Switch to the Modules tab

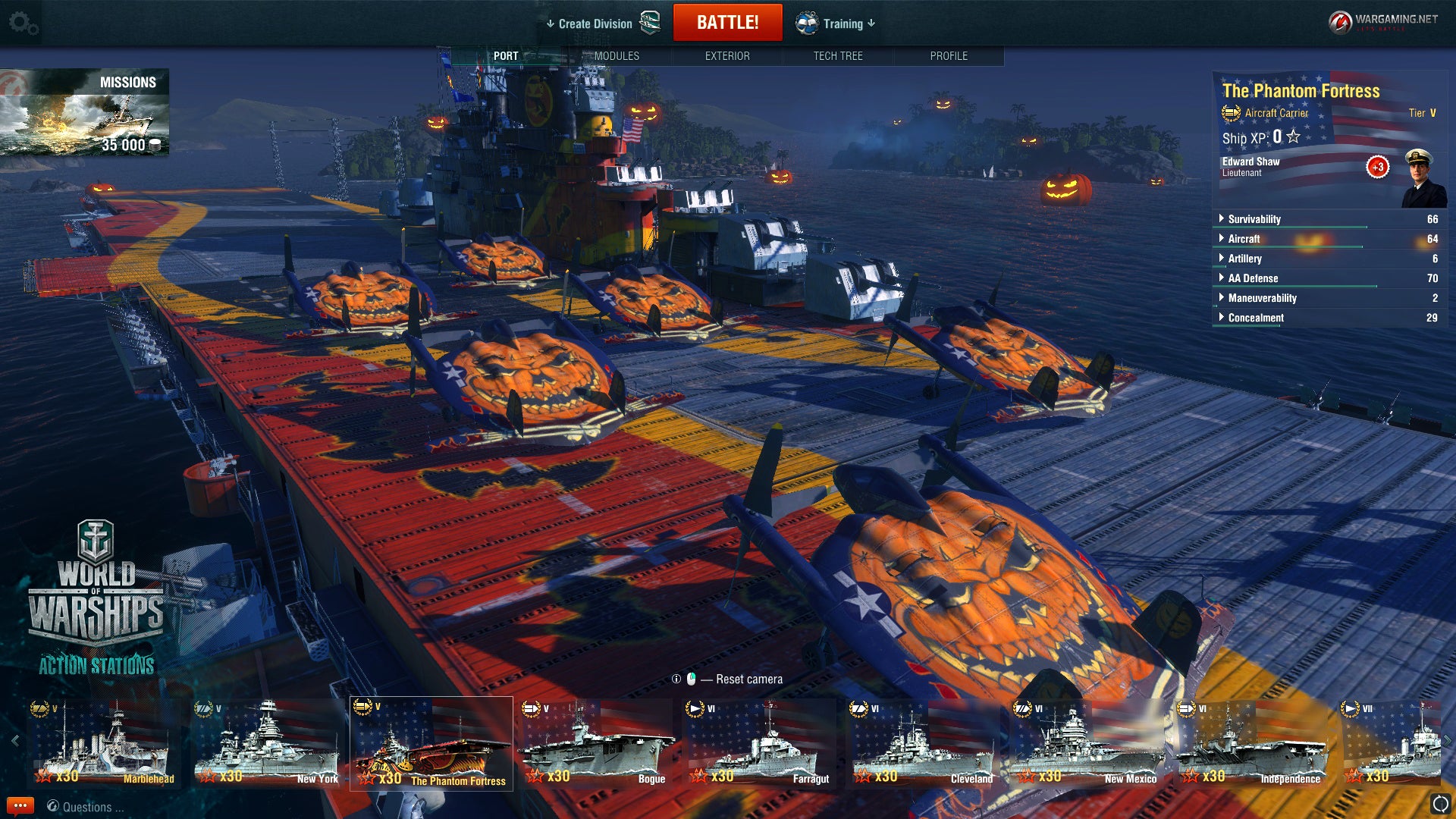point(617,56)
